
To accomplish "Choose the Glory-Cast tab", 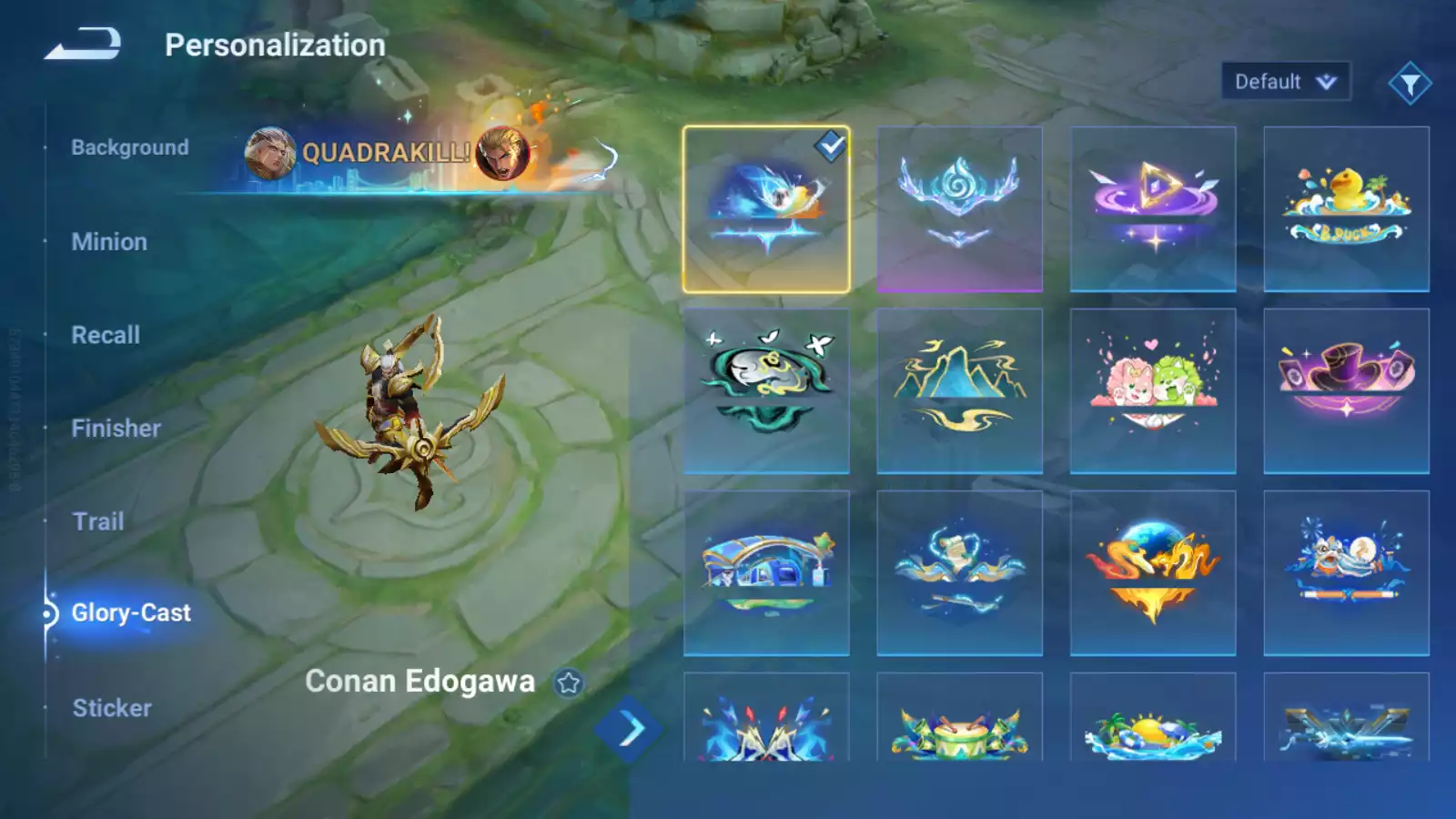I will coord(131,613).
